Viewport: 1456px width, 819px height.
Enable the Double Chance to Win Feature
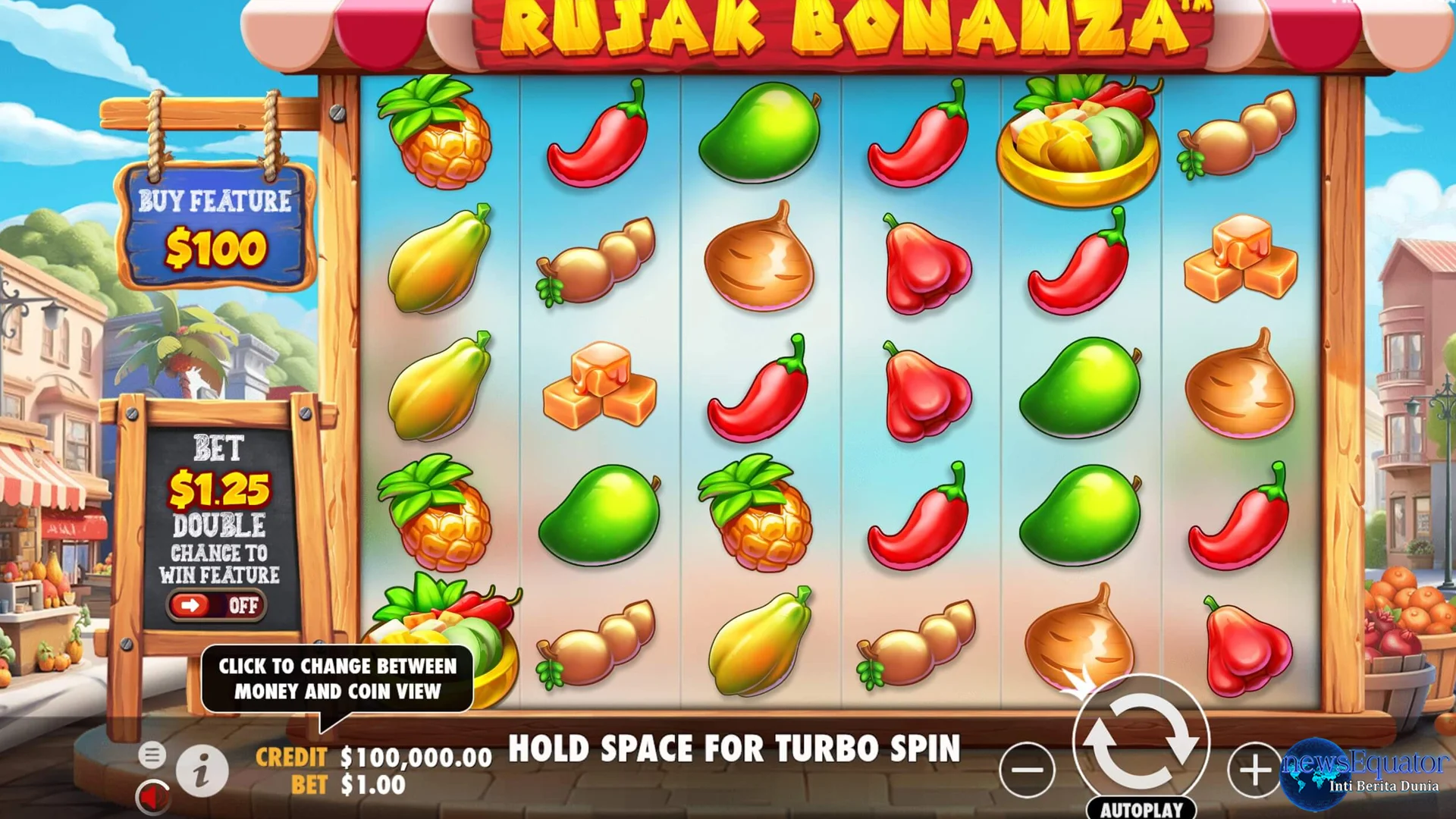coord(218,605)
